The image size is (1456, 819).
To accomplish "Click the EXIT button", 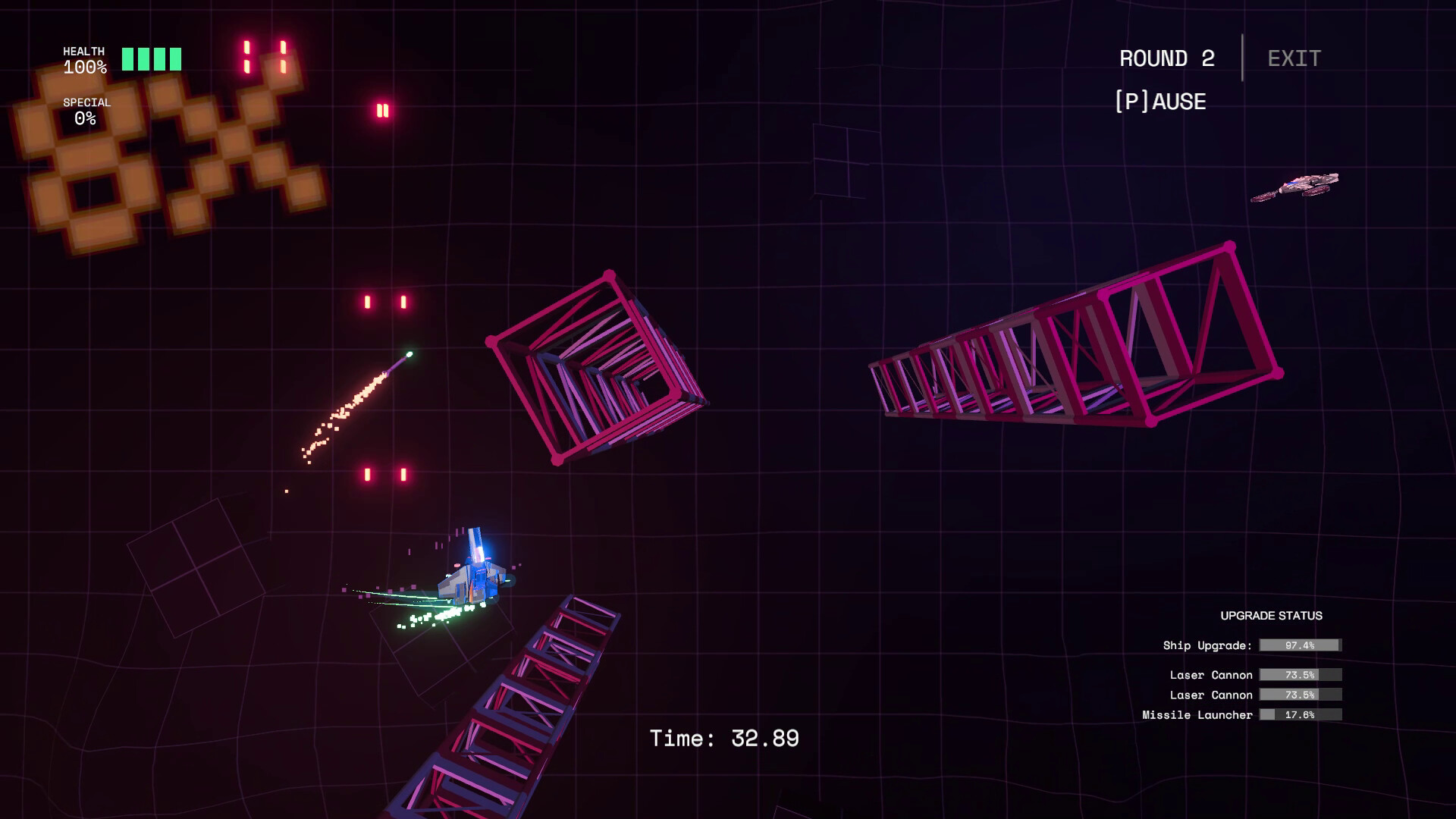I will click(x=1292, y=58).
